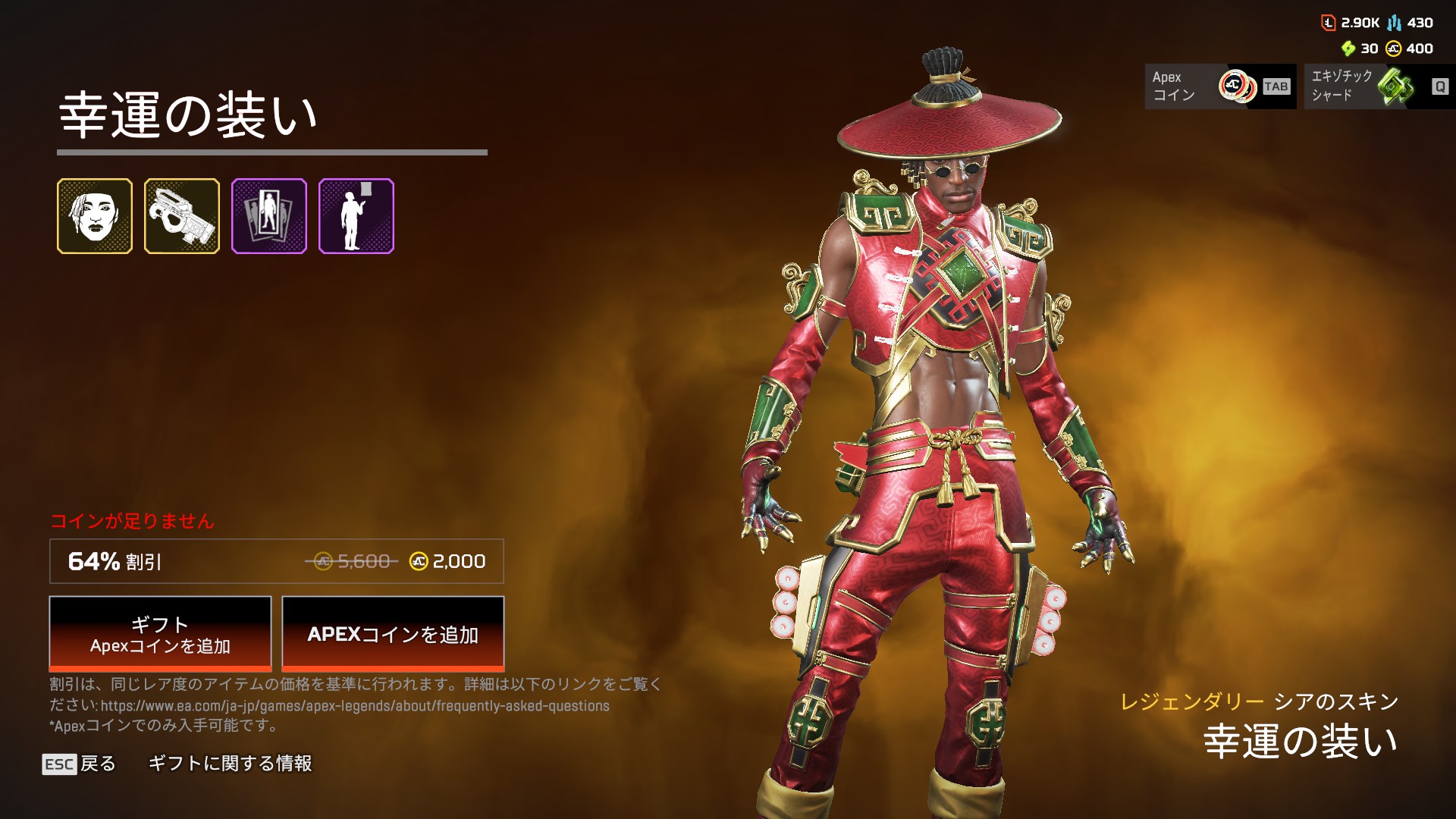Screen dimensions: 1456x819
Task: Click the APEXコインを追加 button
Action: 393,634
